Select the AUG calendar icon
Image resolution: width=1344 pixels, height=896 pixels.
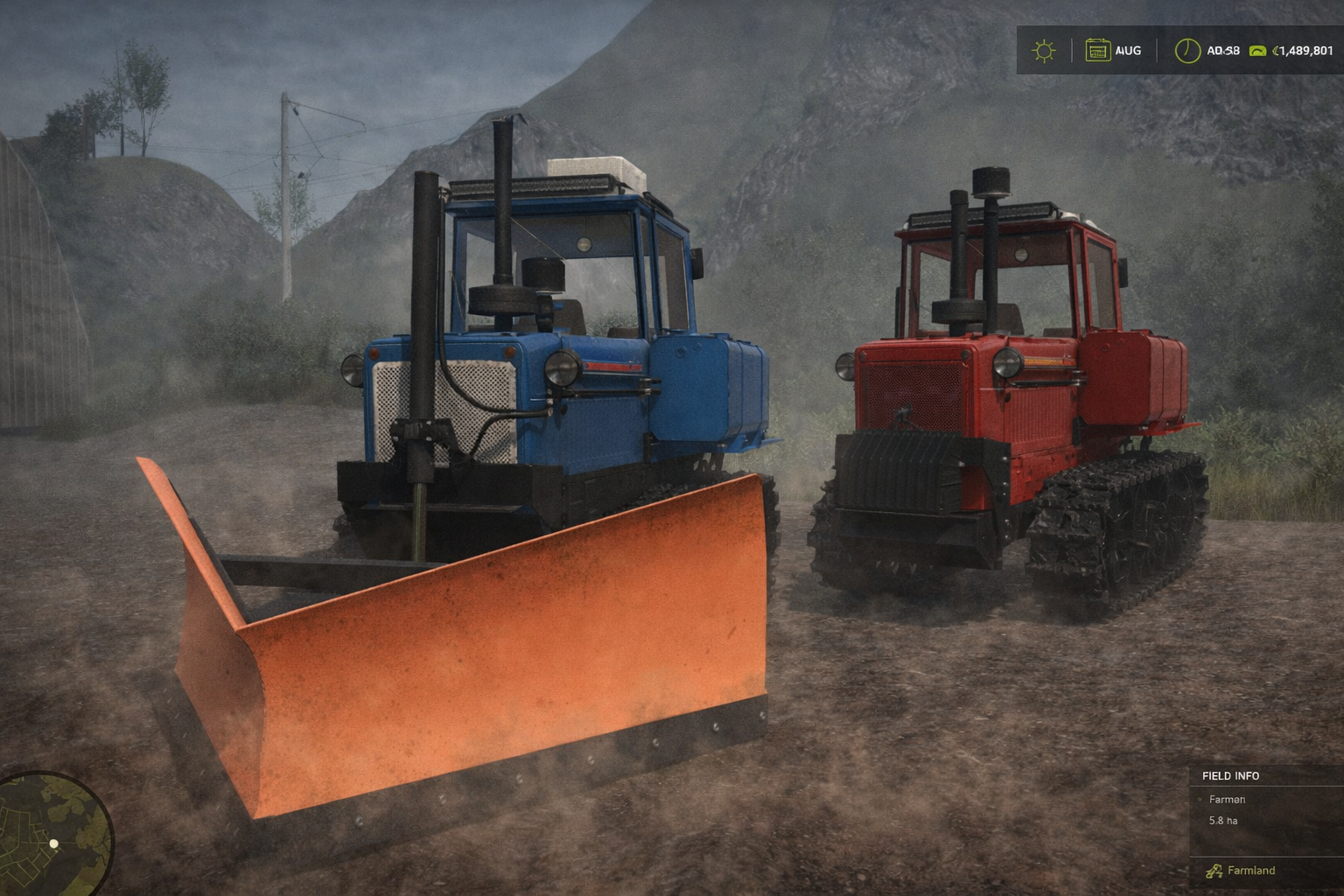point(1097,51)
